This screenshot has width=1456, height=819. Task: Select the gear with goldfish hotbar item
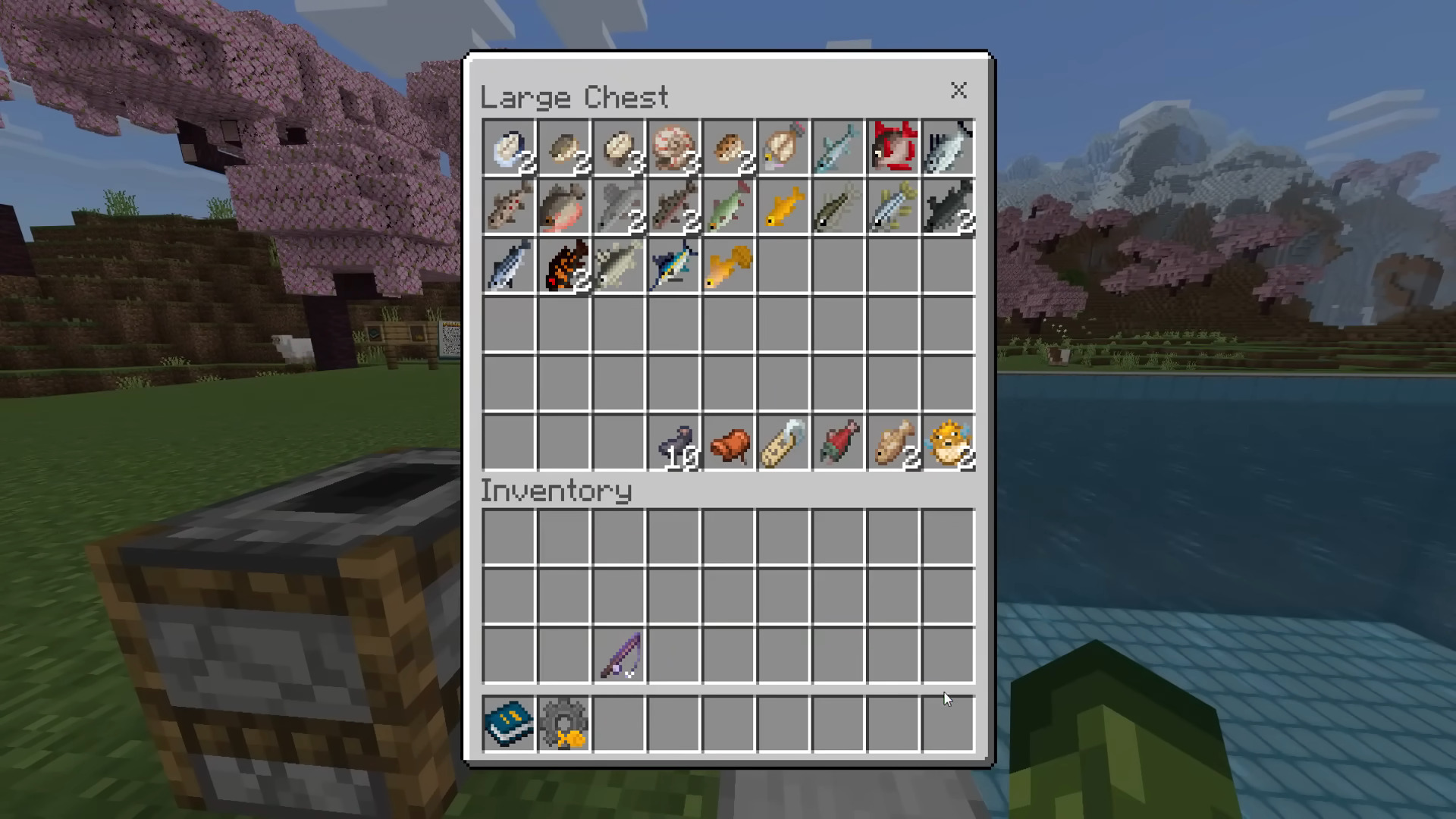point(564,723)
